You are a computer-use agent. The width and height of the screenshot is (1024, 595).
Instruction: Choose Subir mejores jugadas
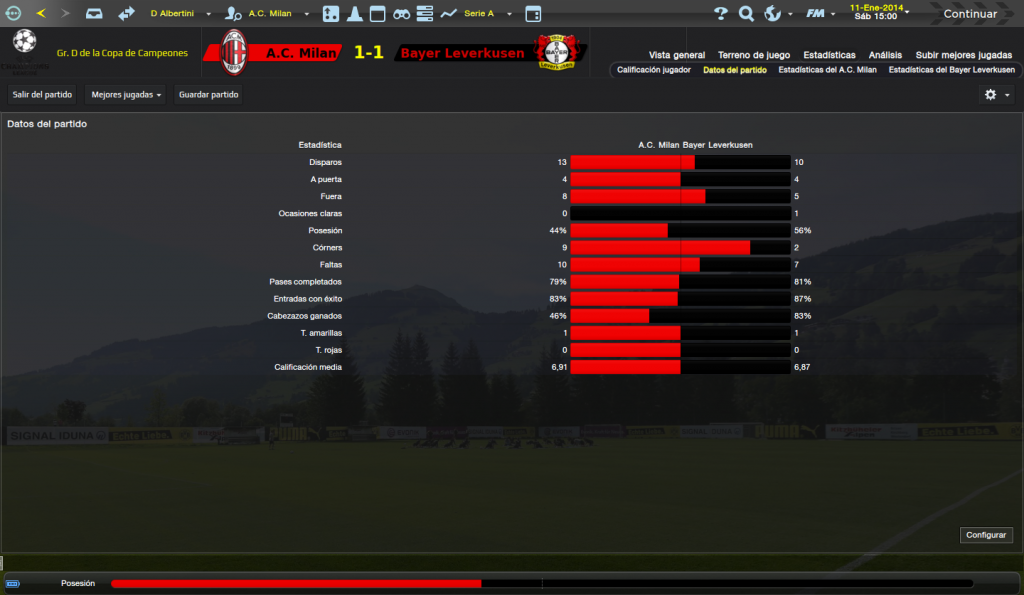pos(966,55)
